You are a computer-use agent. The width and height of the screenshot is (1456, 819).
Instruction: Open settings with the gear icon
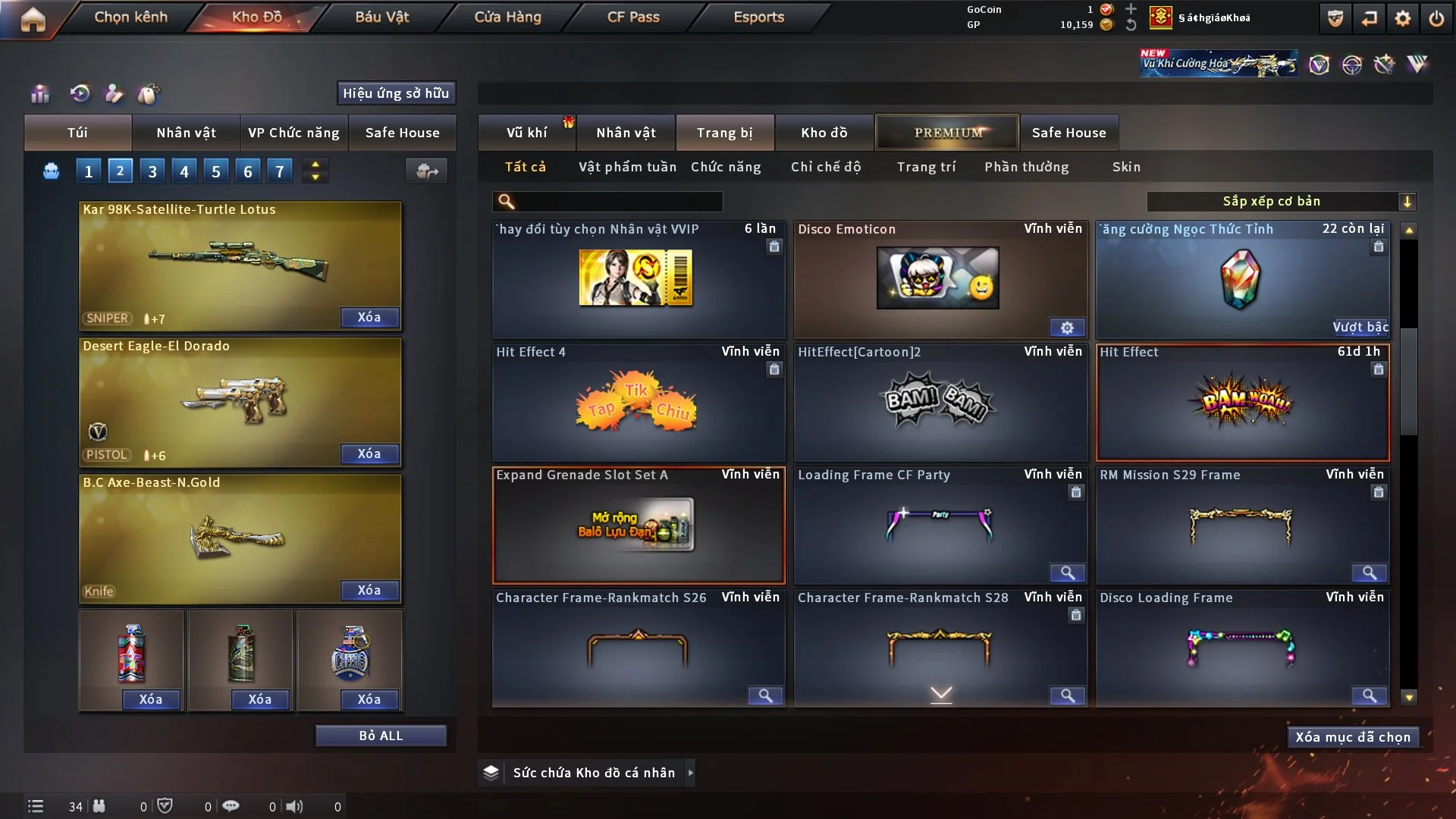1403,18
